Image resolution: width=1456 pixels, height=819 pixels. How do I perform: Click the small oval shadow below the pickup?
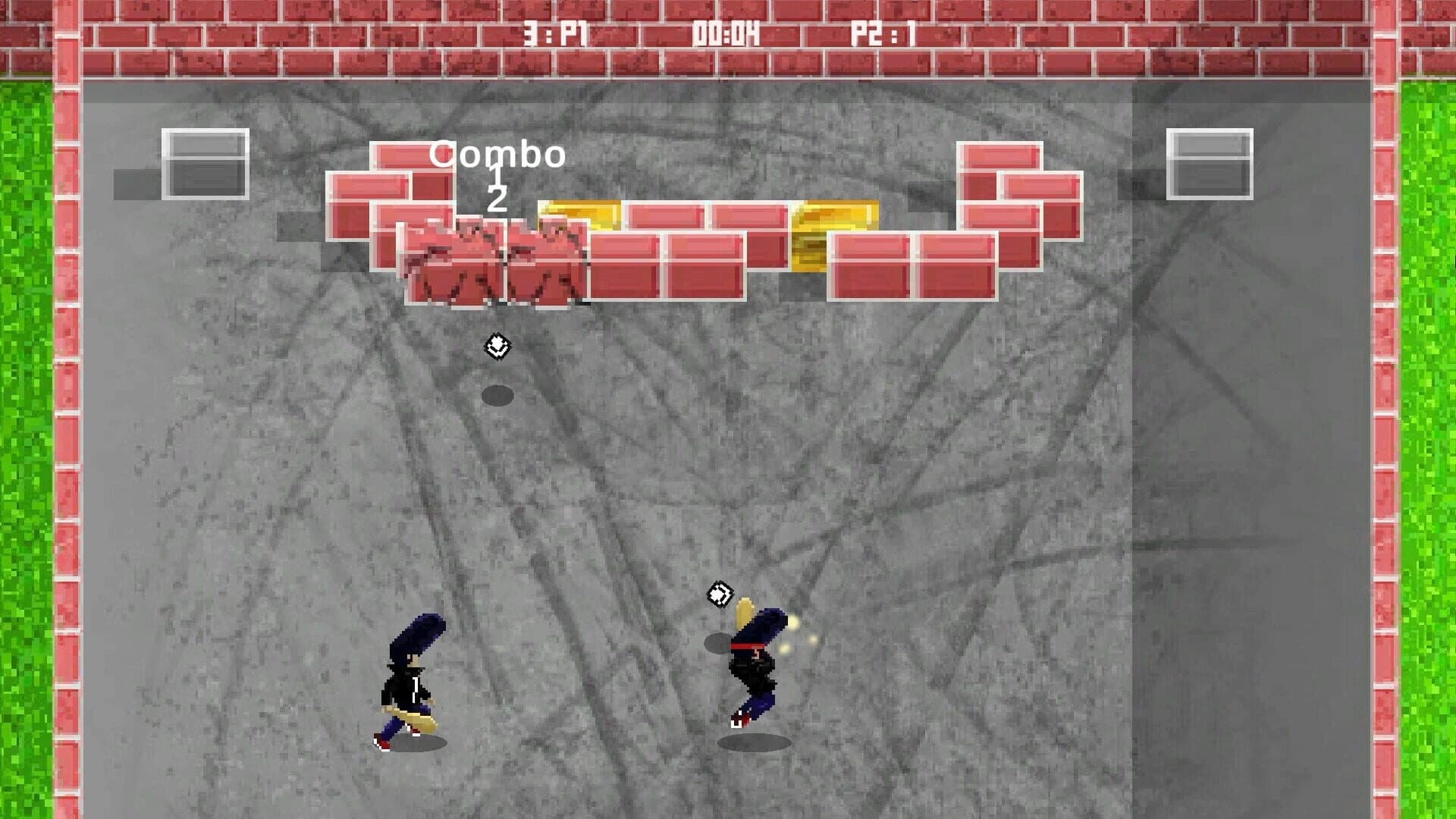pos(497,393)
